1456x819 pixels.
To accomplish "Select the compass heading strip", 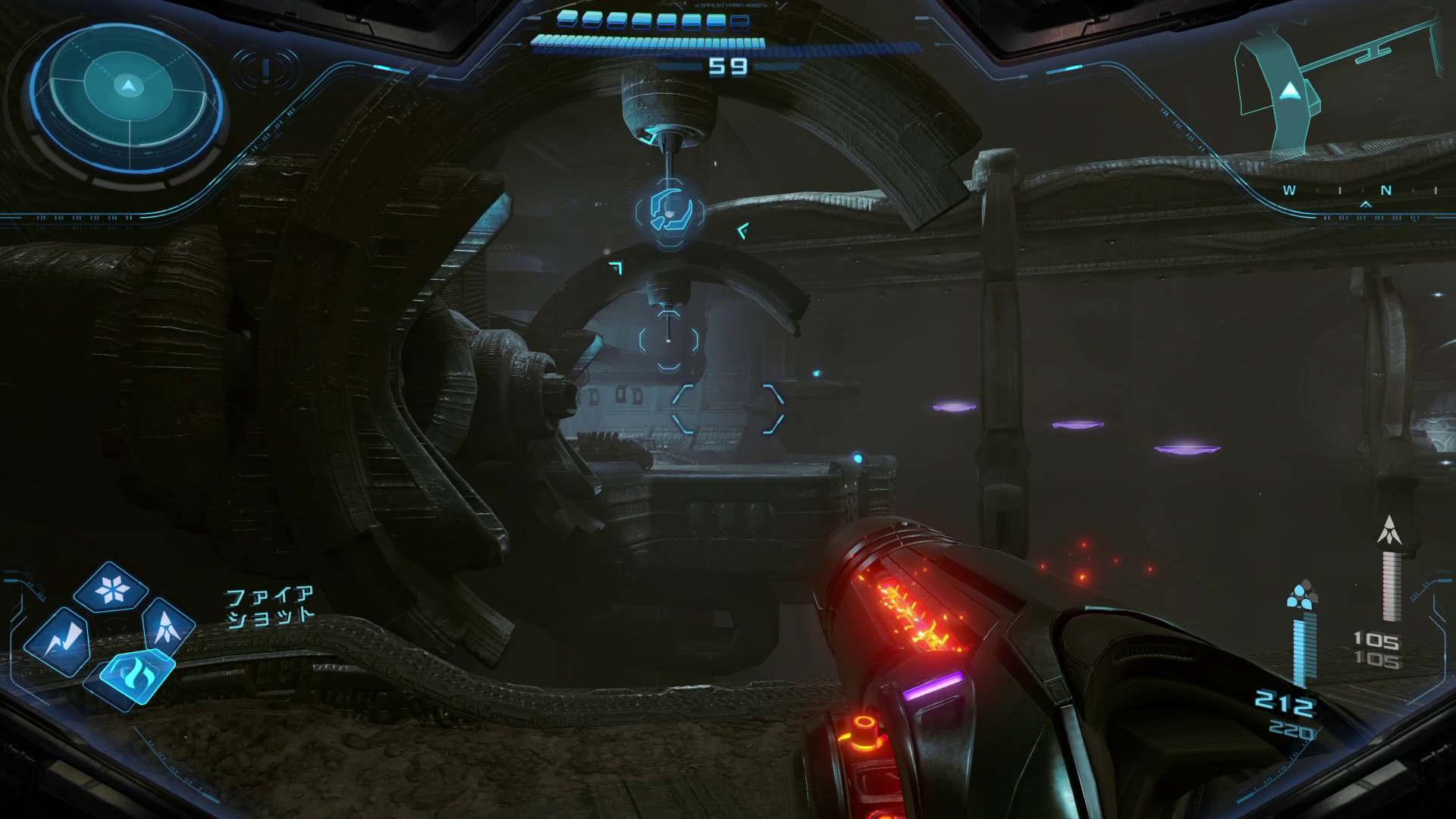I will click(1357, 191).
